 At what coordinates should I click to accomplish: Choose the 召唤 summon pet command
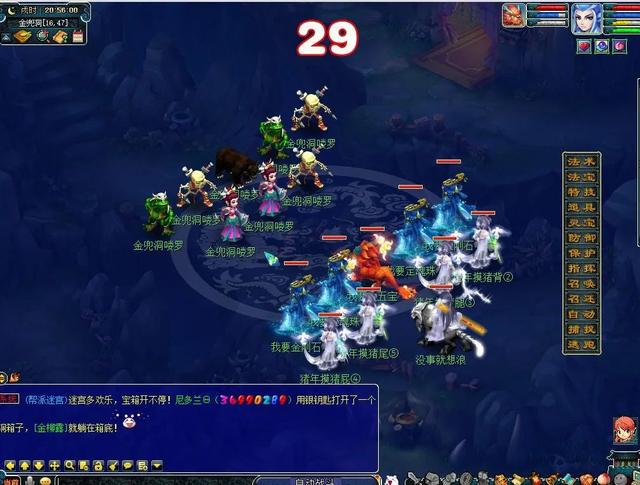click(x=581, y=284)
